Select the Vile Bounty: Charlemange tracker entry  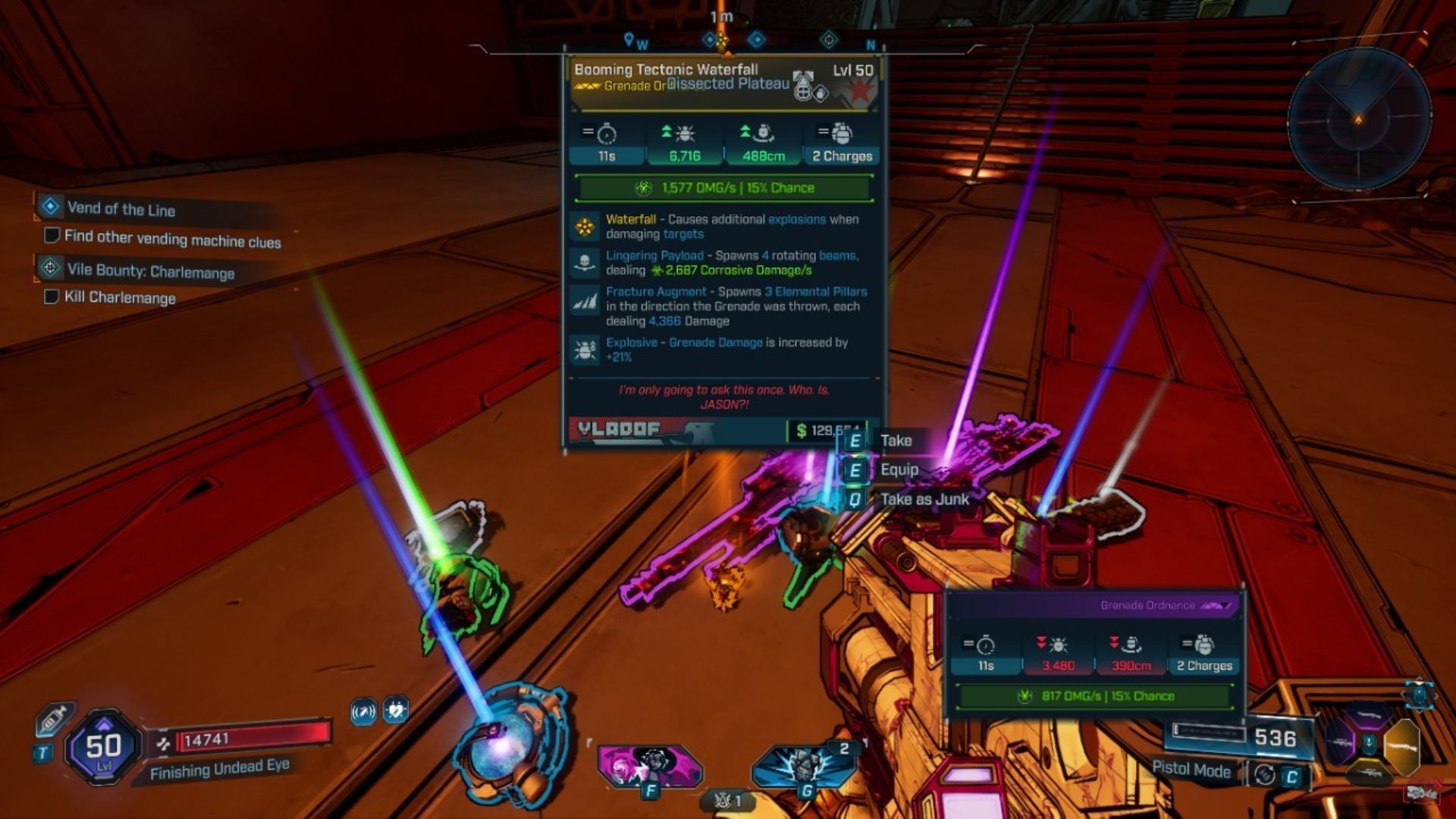[x=150, y=271]
